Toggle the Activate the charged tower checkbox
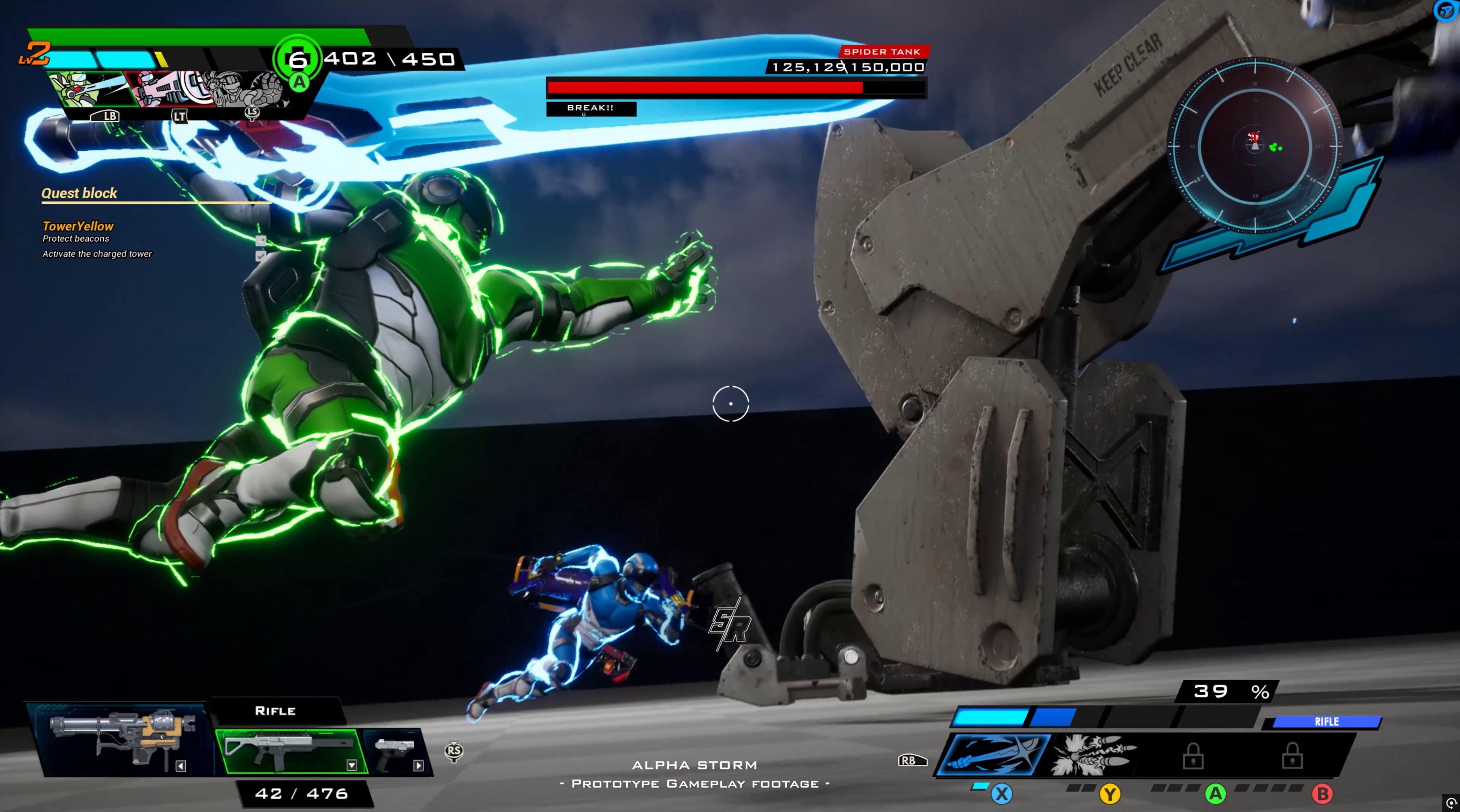Image resolution: width=1460 pixels, height=812 pixels. [261, 256]
